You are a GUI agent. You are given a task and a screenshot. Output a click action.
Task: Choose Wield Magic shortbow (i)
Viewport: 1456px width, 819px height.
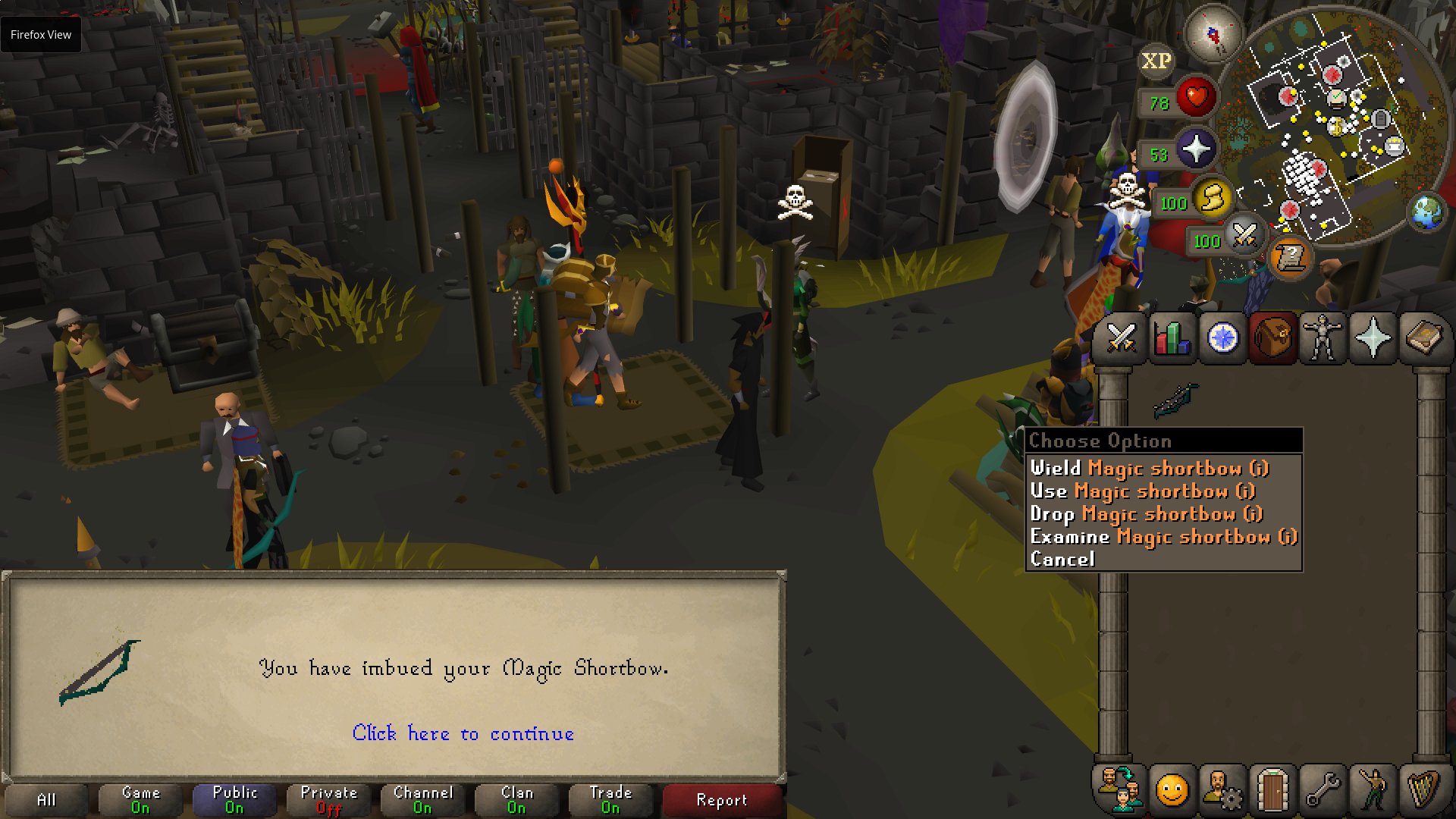tap(1149, 469)
